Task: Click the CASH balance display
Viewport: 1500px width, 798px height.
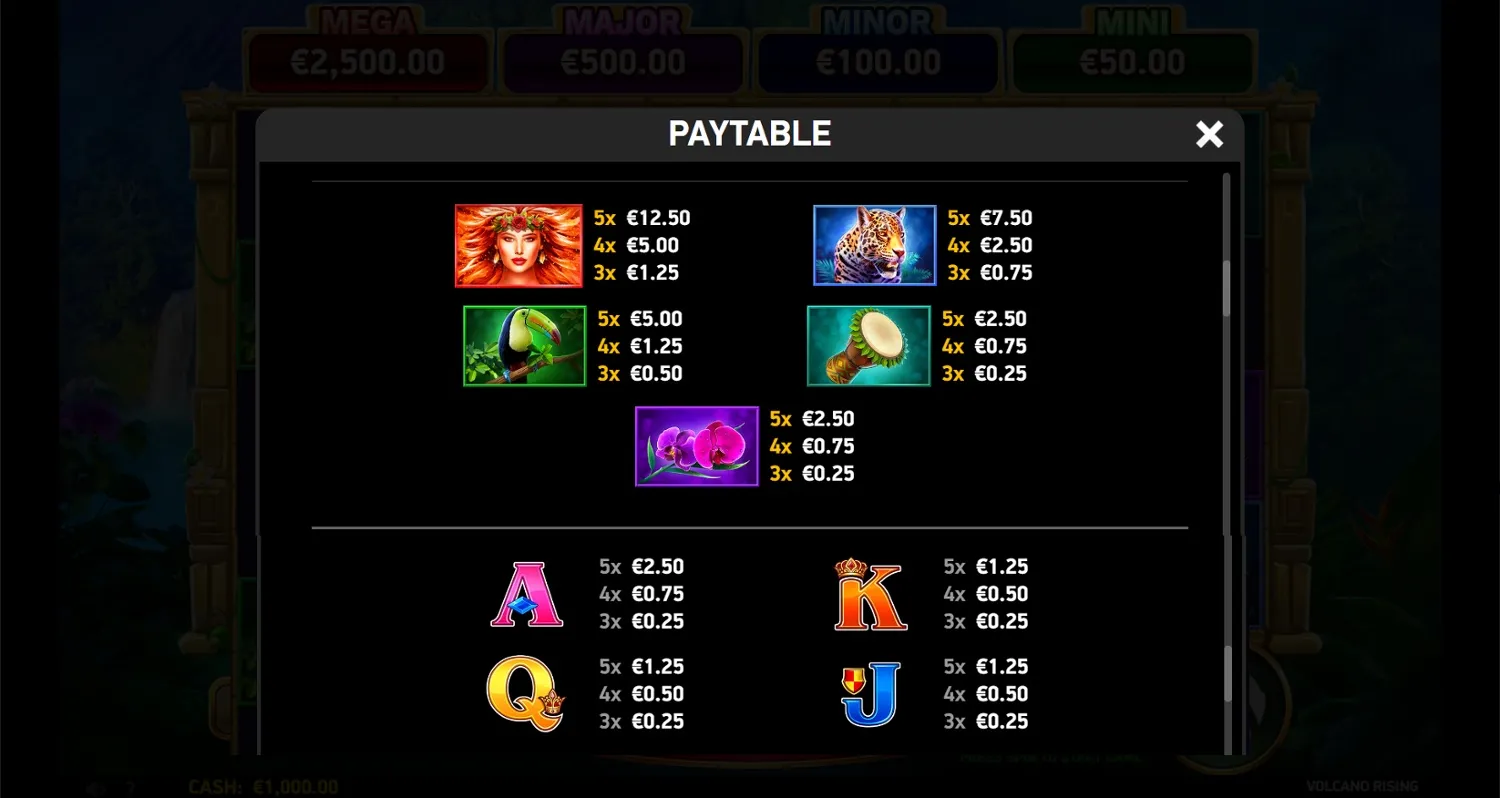Action: (263, 787)
